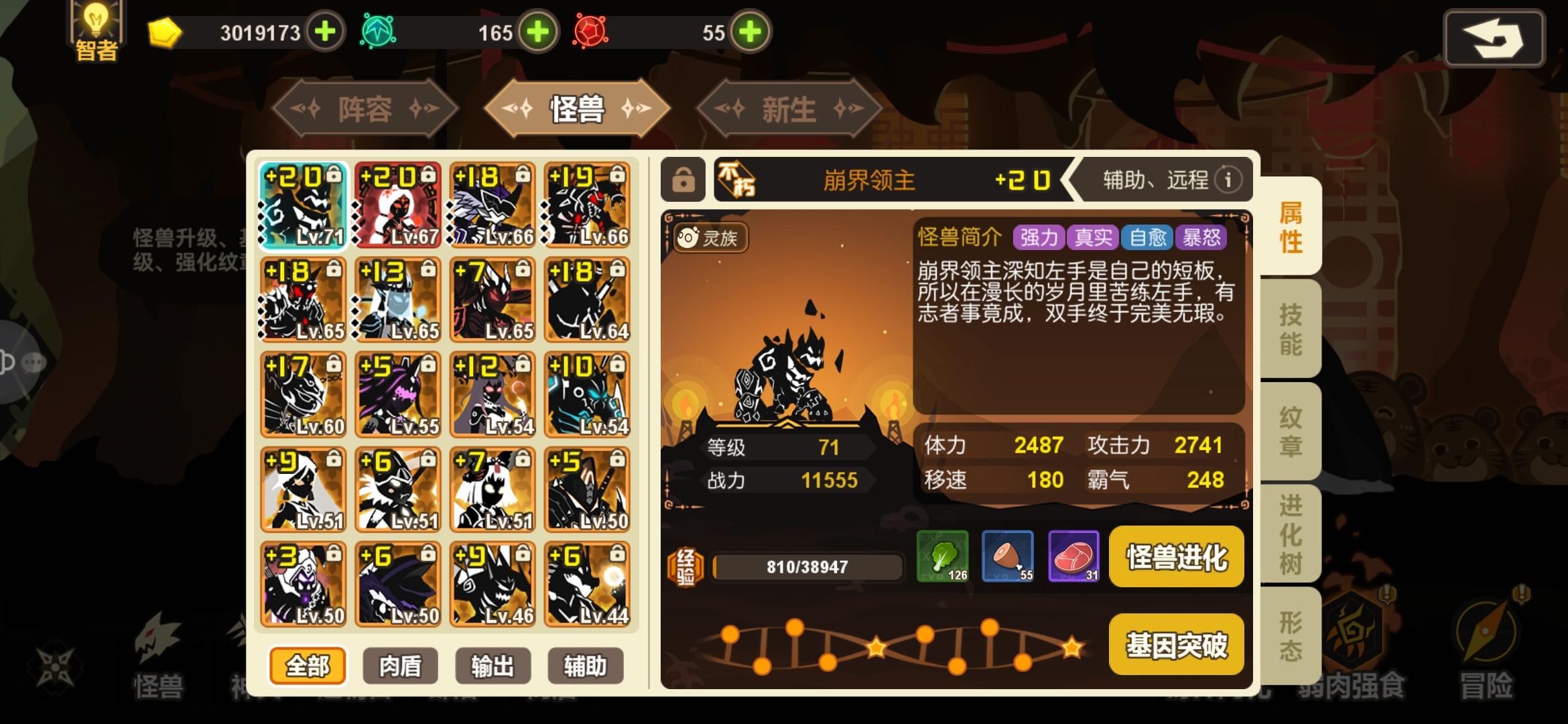Select the Lv.67 monster thumbnail
The height and width of the screenshot is (724, 1568).
(397, 204)
